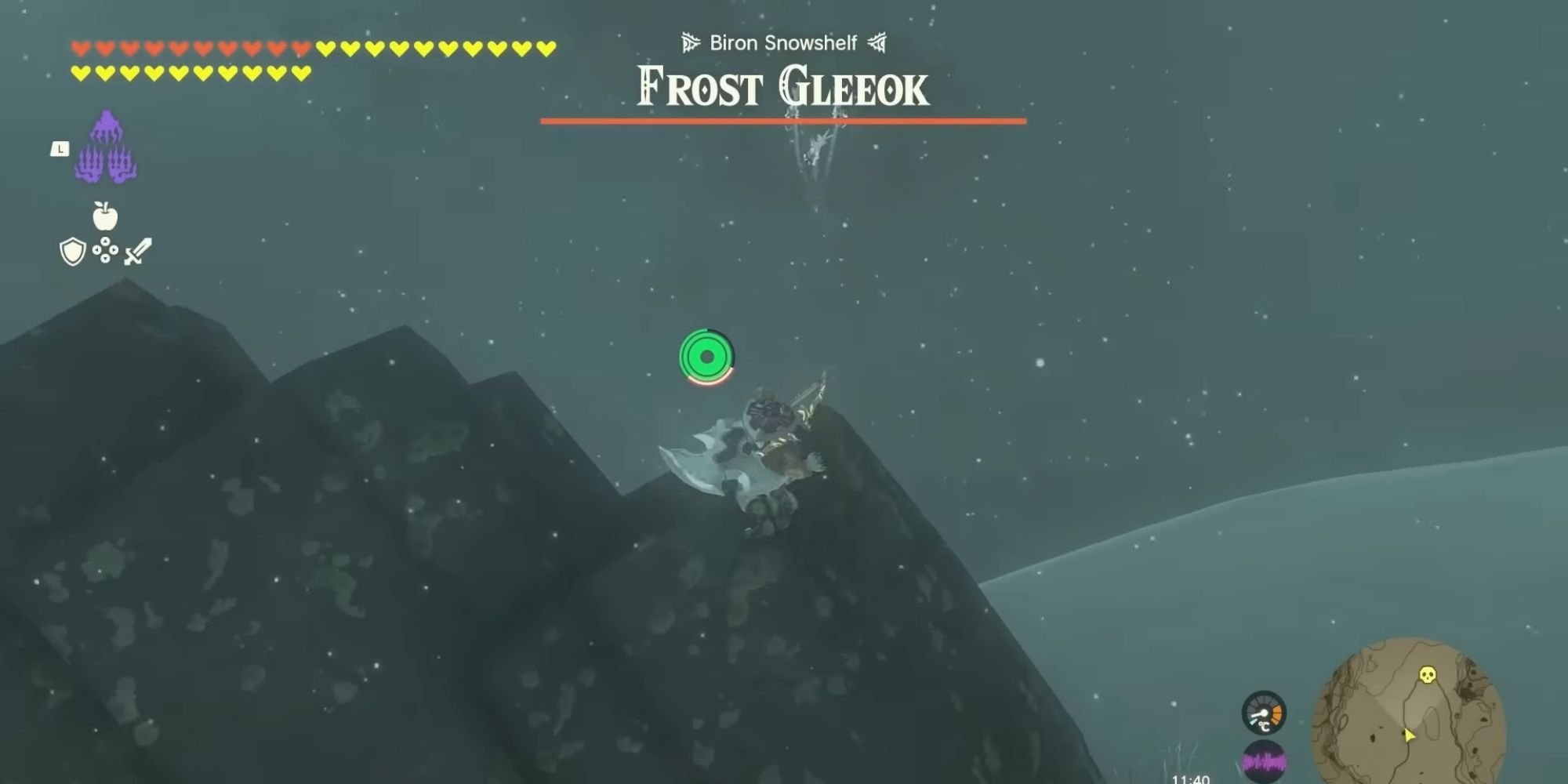Click the right boss title ornament flourish
This screenshot has height=784, width=1568.
(x=877, y=43)
